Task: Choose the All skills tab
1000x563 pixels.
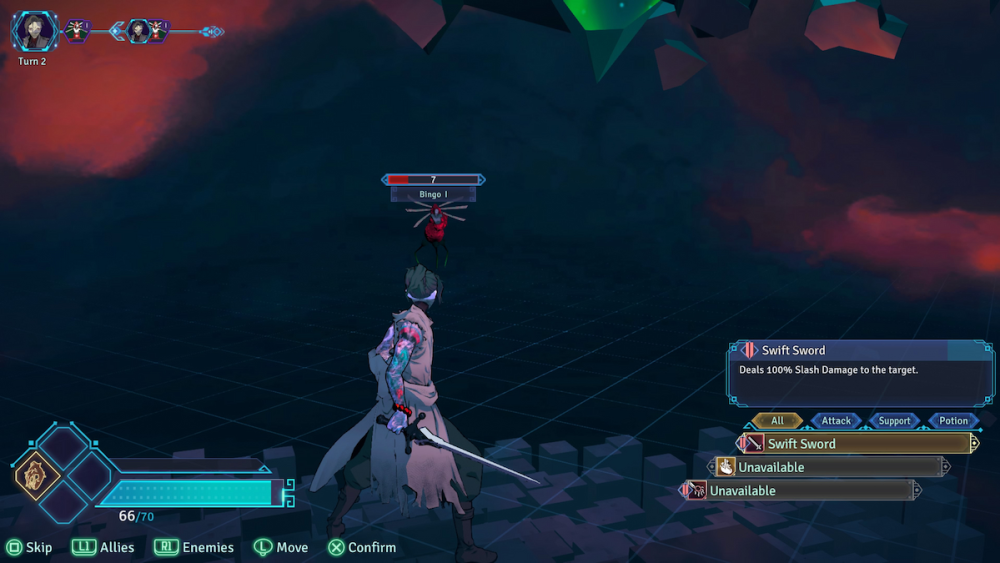Action: (777, 421)
